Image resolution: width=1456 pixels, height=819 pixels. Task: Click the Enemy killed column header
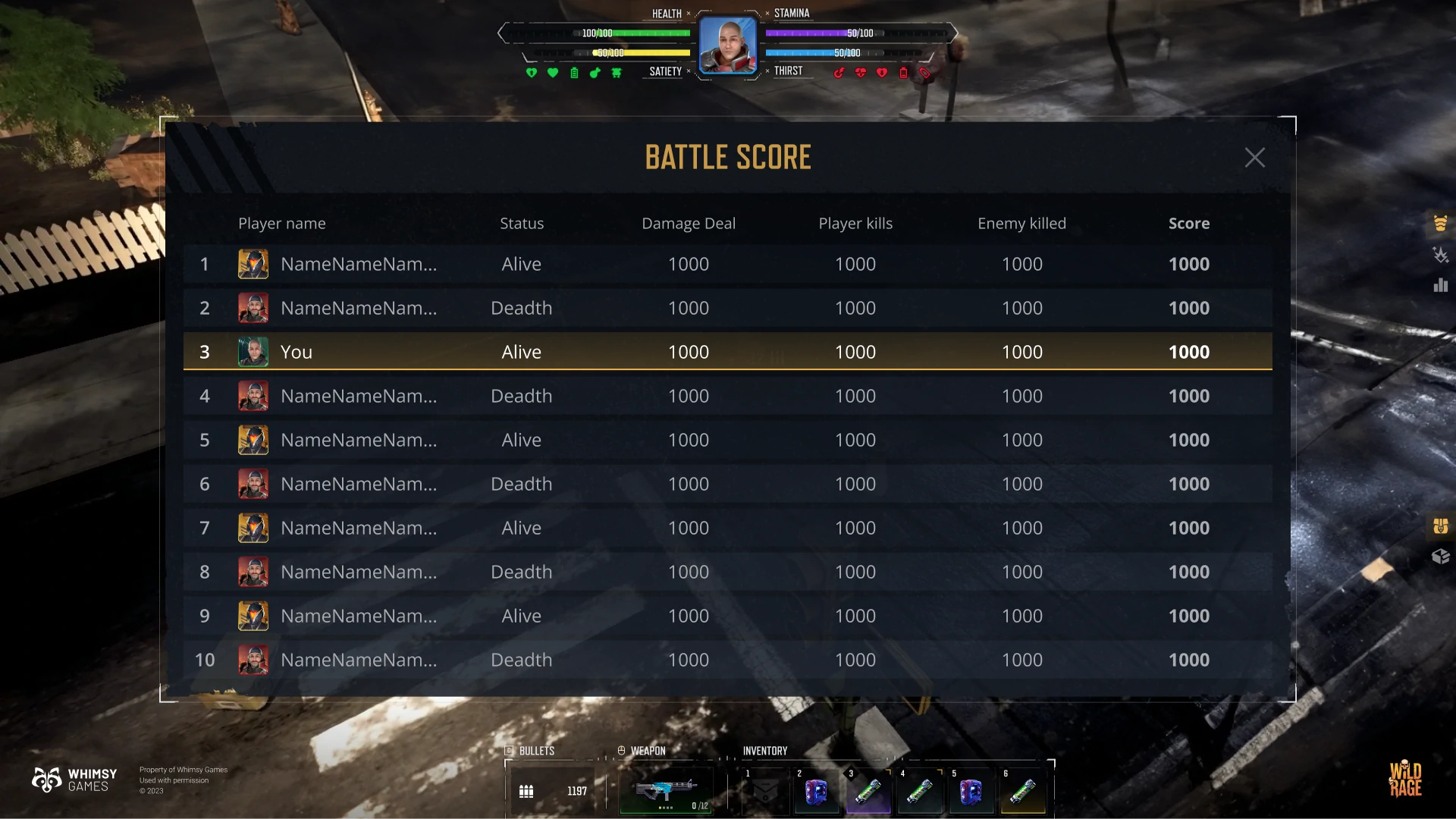[x=1021, y=224]
